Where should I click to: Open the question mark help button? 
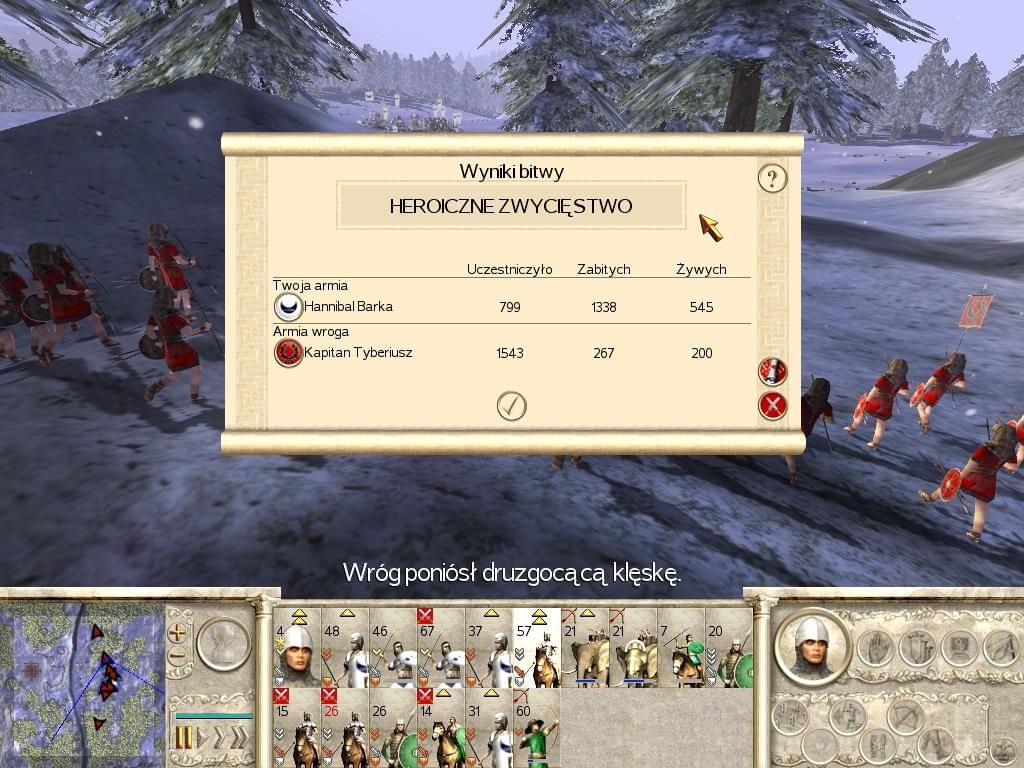coord(772,179)
